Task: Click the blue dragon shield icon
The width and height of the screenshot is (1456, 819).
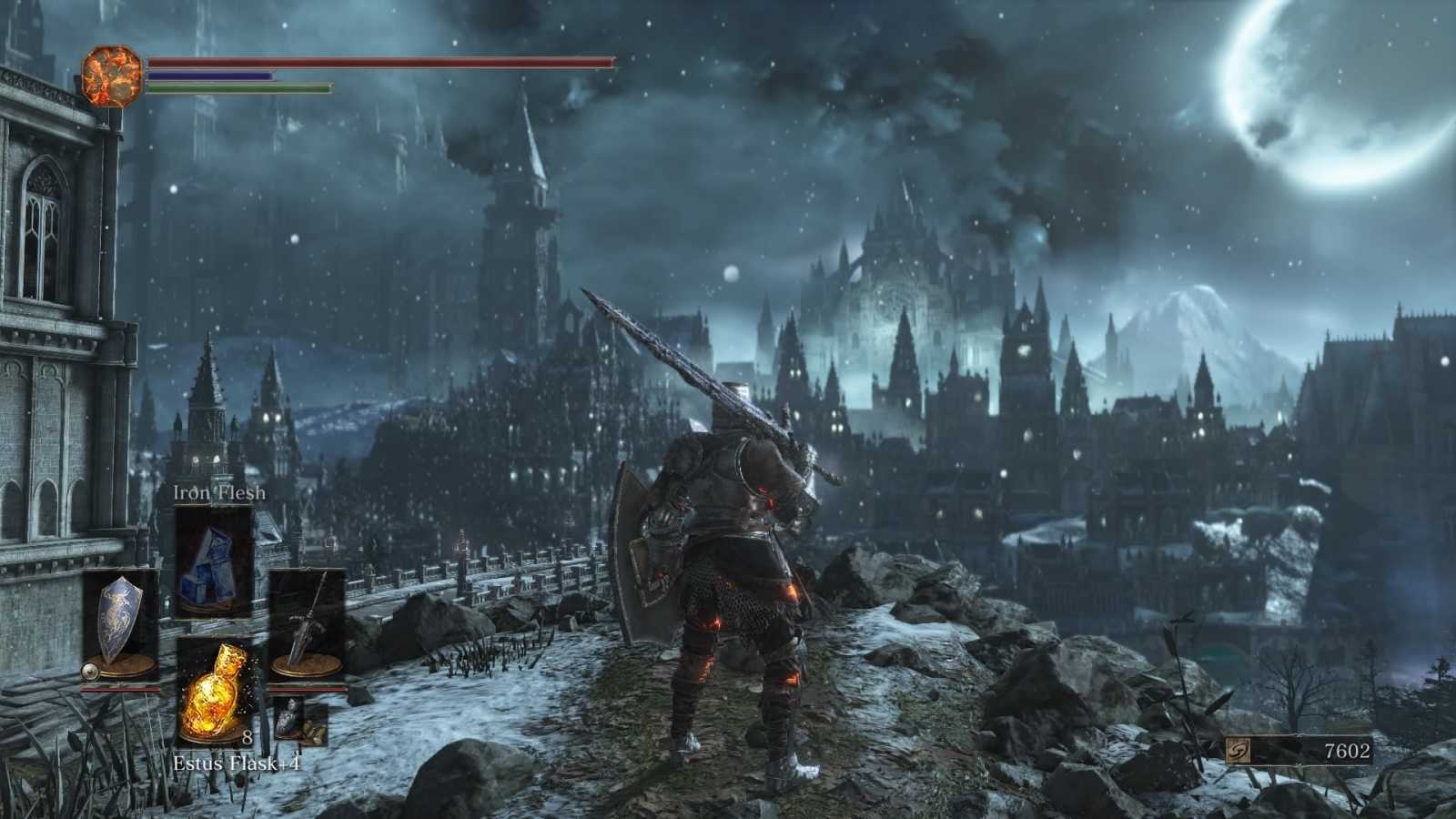Action: point(123,624)
